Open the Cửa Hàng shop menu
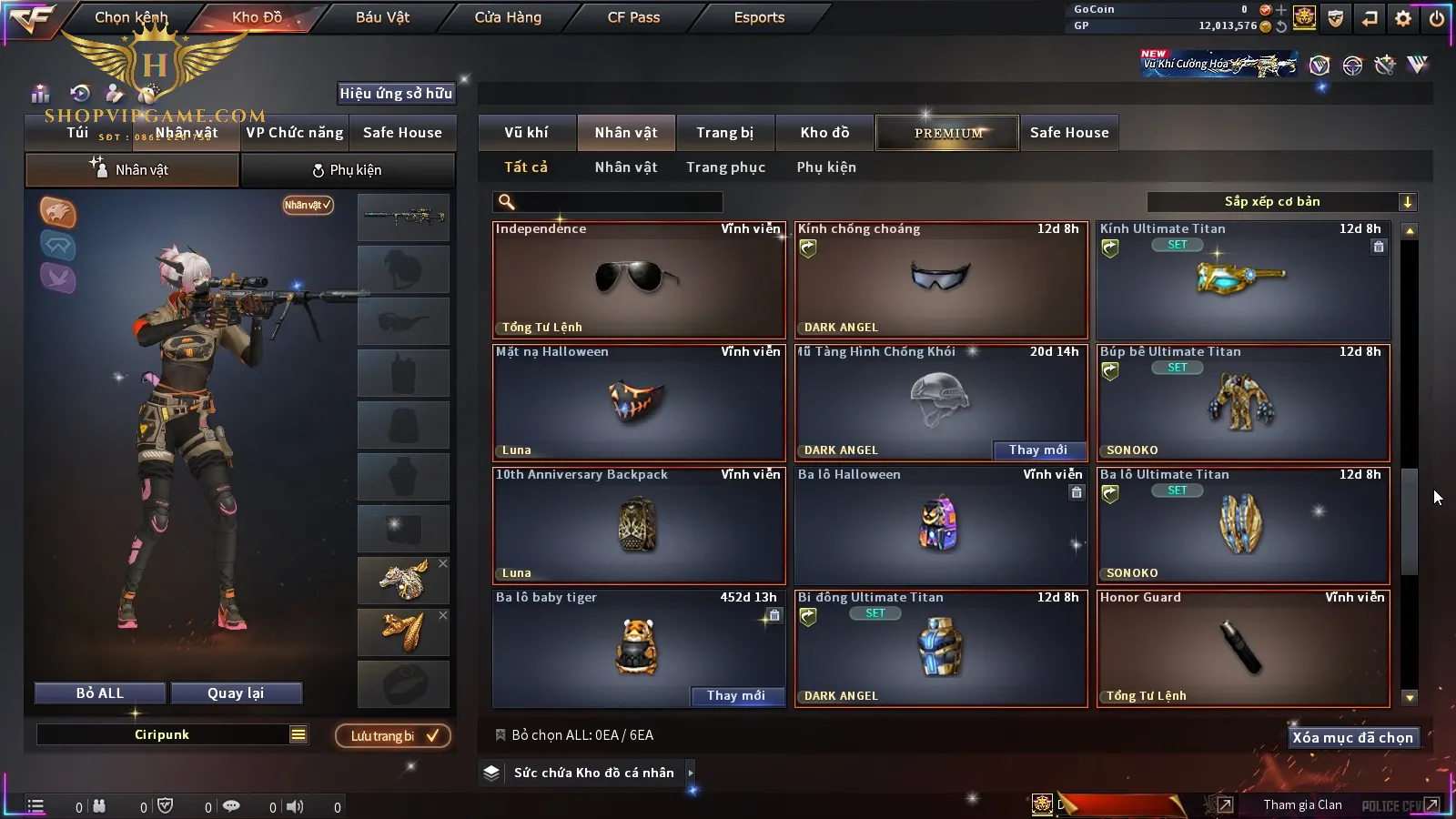 [x=508, y=17]
